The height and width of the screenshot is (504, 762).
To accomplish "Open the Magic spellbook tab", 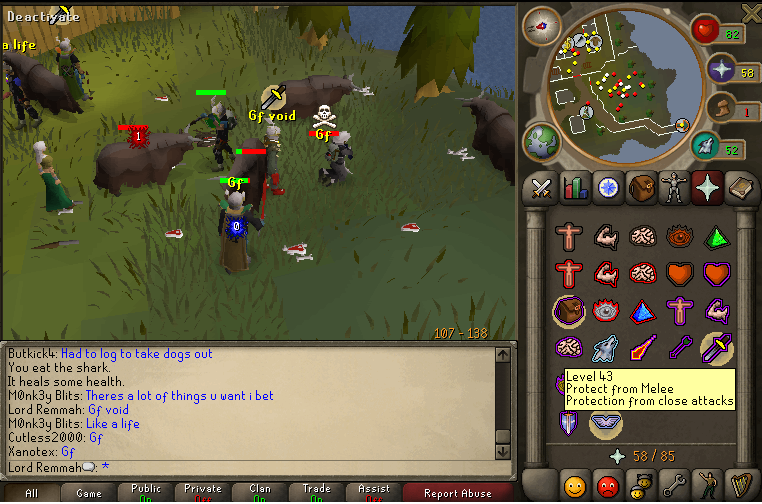I will coord(741,187).
